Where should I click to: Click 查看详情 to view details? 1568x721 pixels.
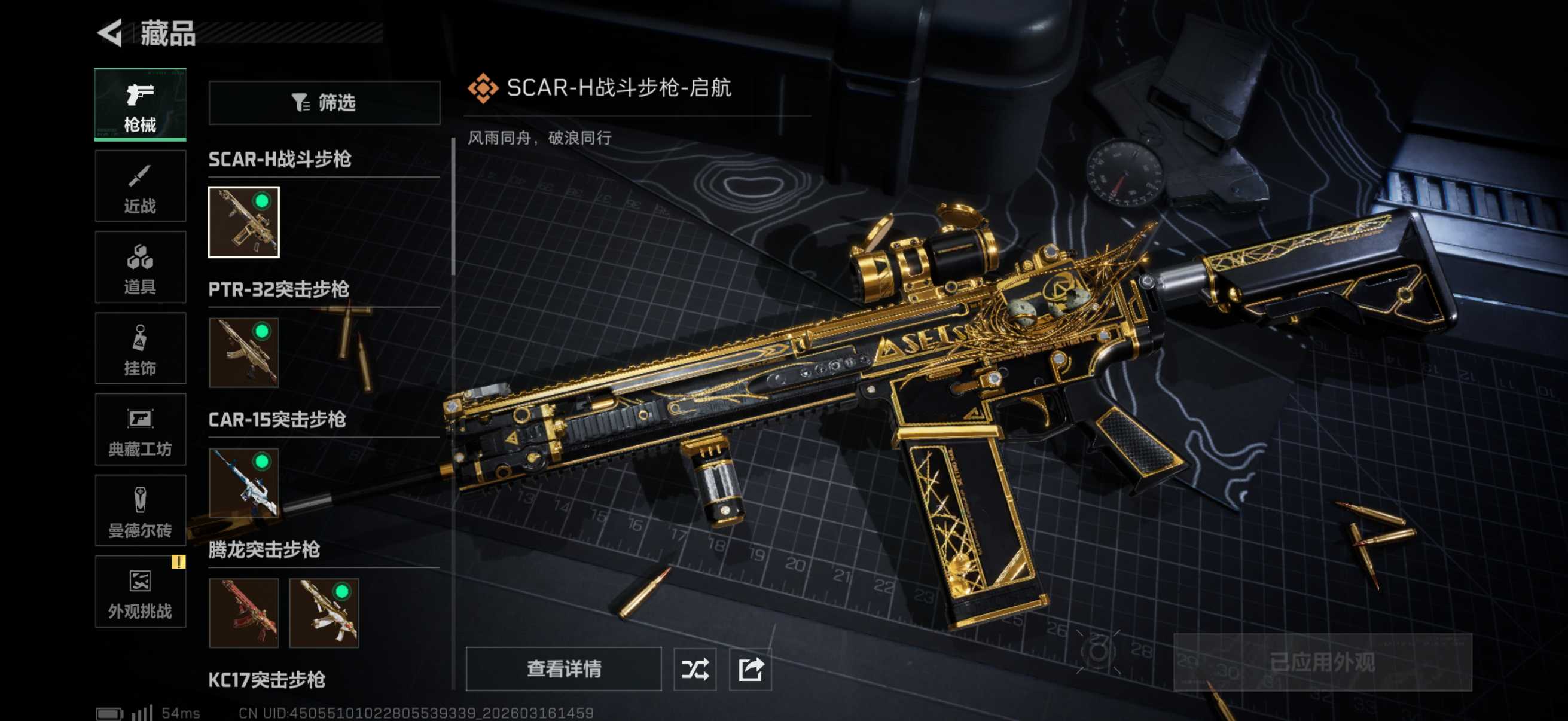click(563, 668)
